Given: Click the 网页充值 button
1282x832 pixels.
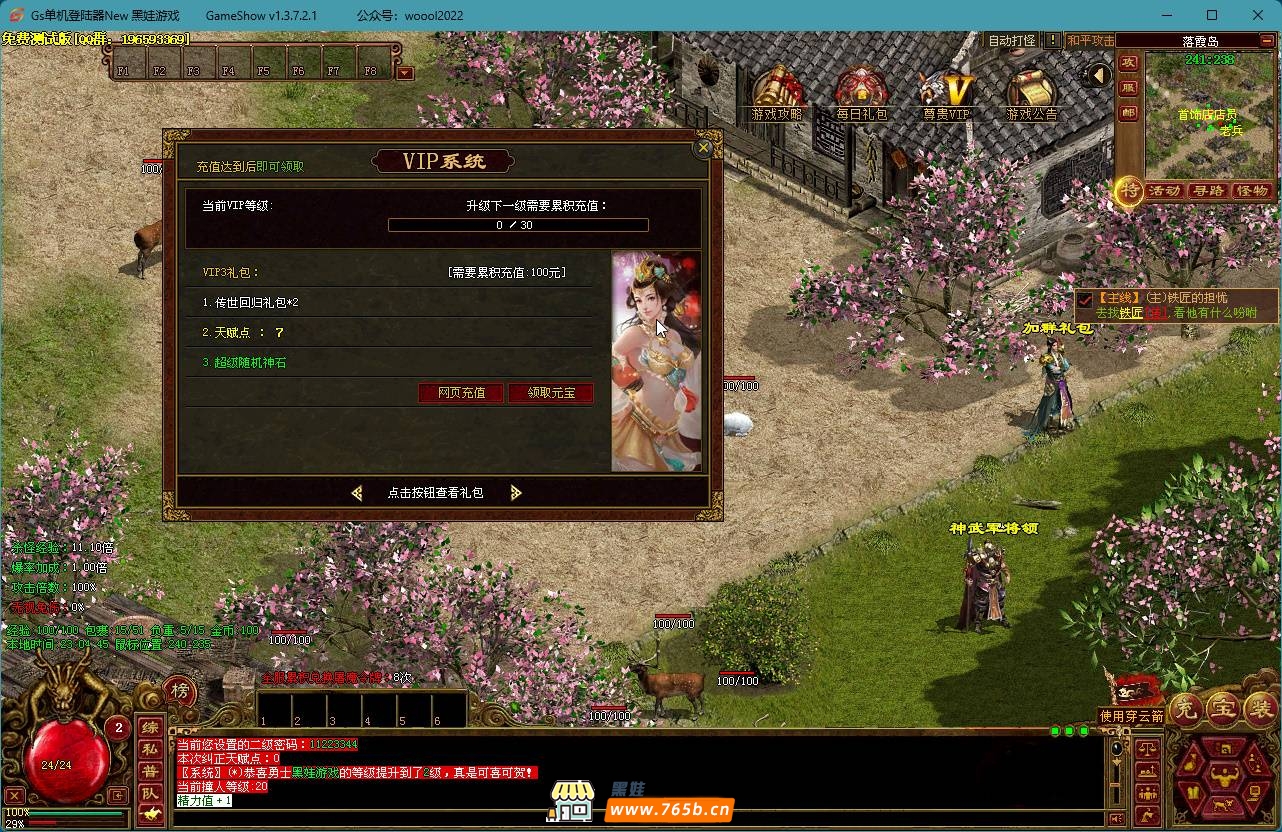Looking at the screenshot, I should point(462,393).
